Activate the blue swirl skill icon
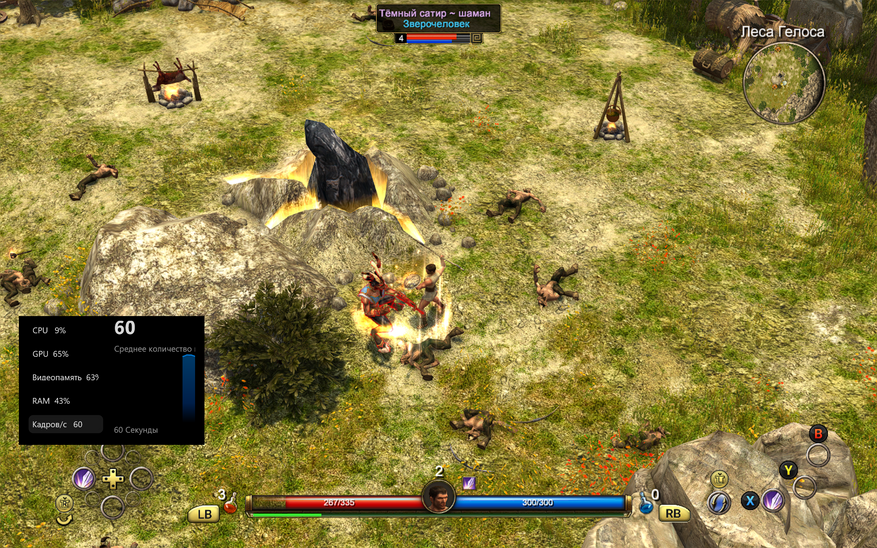The image size is (877, 548). point(718,502)
